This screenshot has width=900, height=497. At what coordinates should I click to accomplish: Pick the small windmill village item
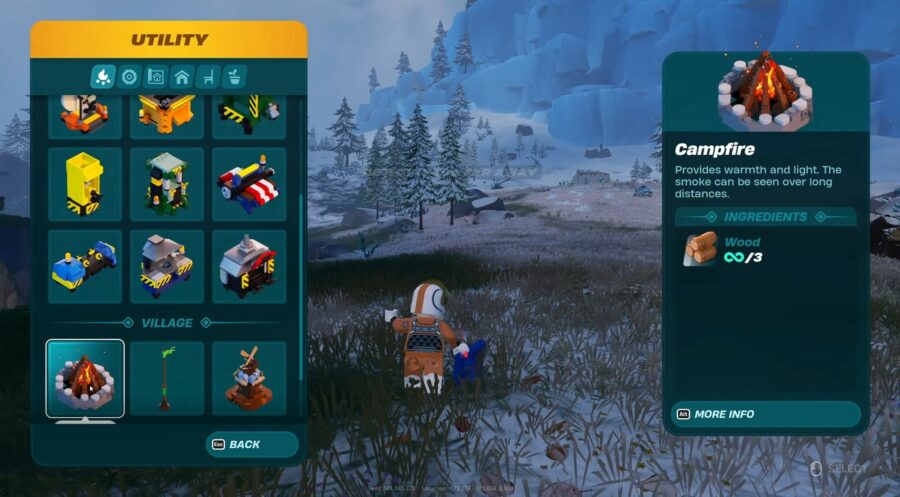click(x=249, y=378)
